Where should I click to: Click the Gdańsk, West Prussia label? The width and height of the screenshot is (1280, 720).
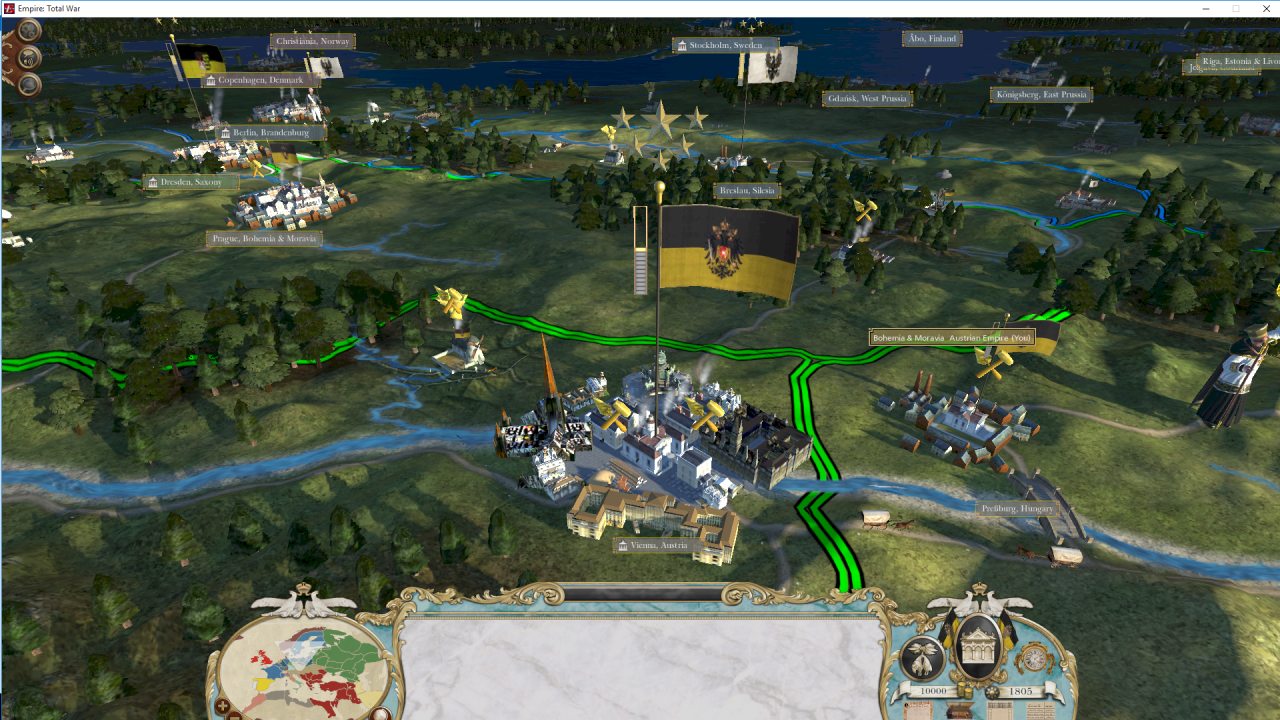[x=867, y=99]
